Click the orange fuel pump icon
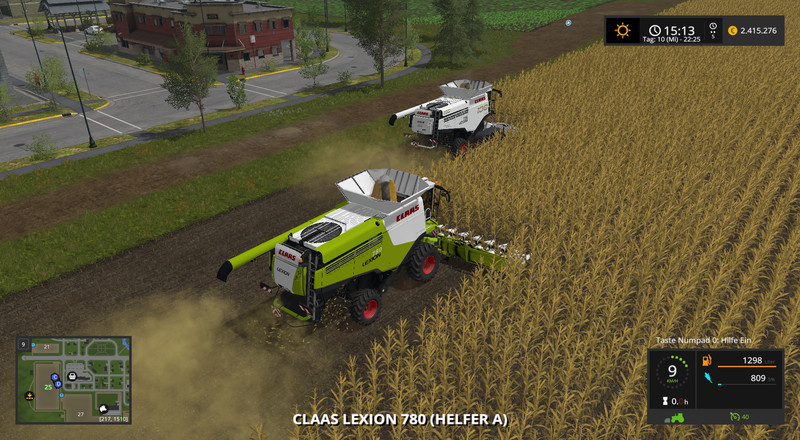The image size is (800, 440). pos(706,360)
